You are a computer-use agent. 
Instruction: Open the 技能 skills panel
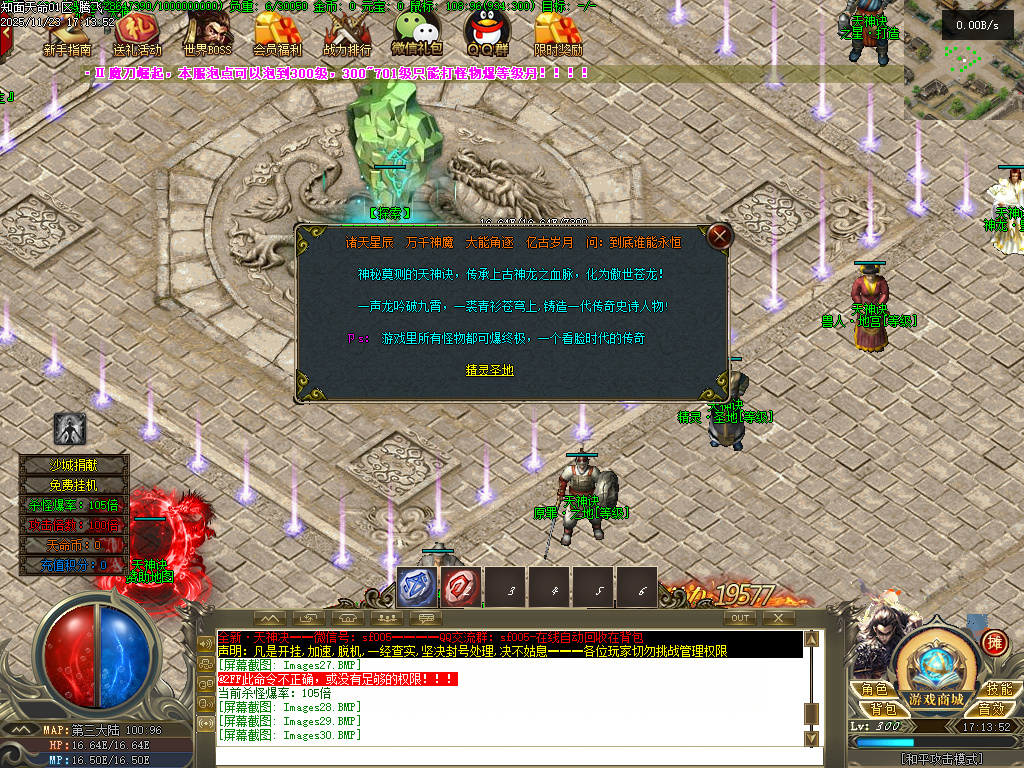click(x=998, y=689)
